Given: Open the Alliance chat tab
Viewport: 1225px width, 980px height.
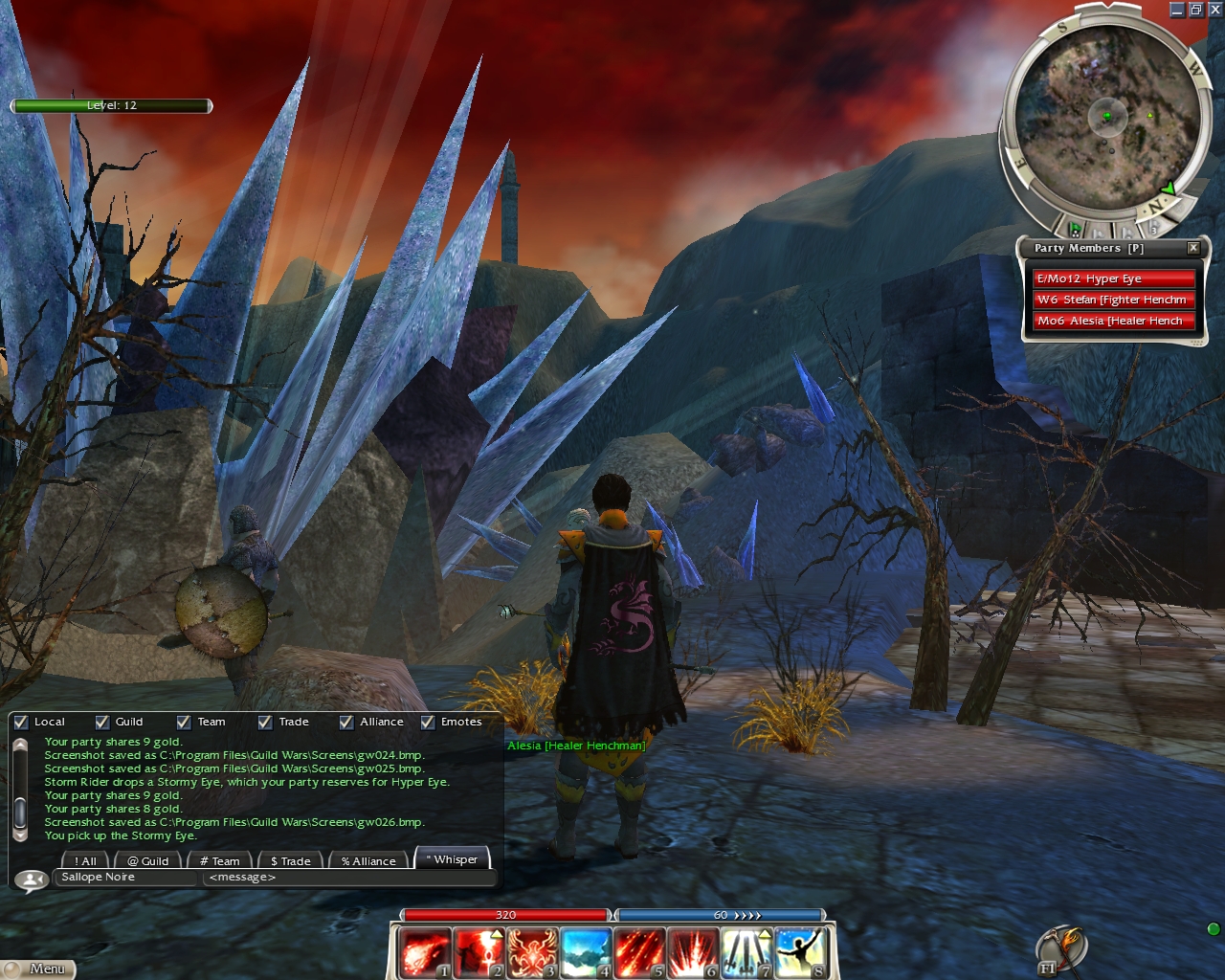Looking at the screenshot, I should click(x=368, y=860).
